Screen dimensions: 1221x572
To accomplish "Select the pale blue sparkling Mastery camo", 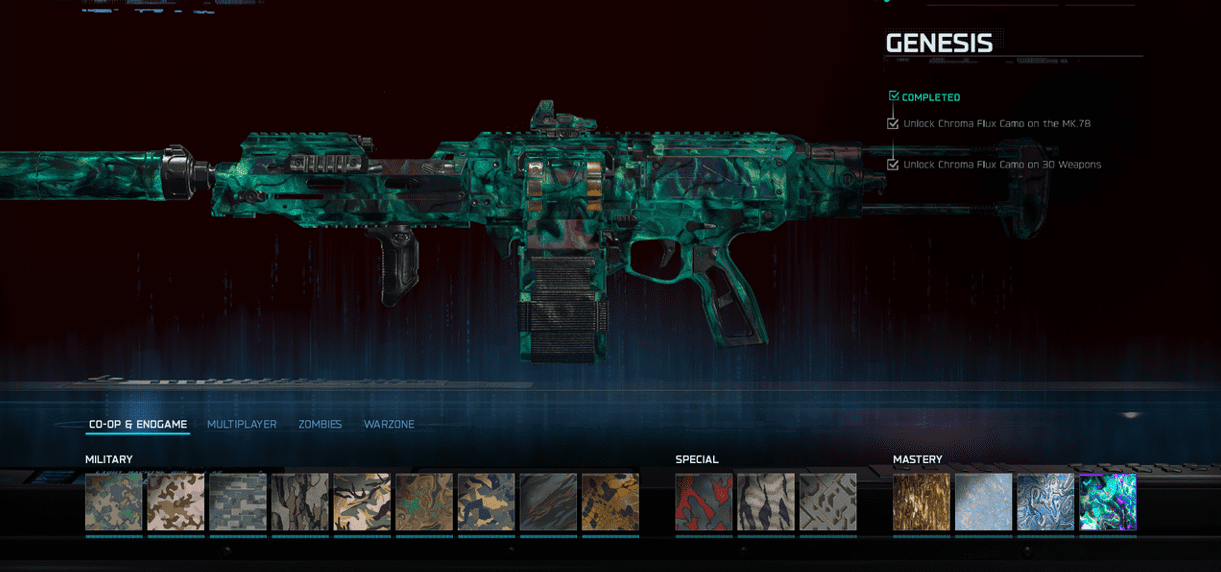I will point(984,502).
